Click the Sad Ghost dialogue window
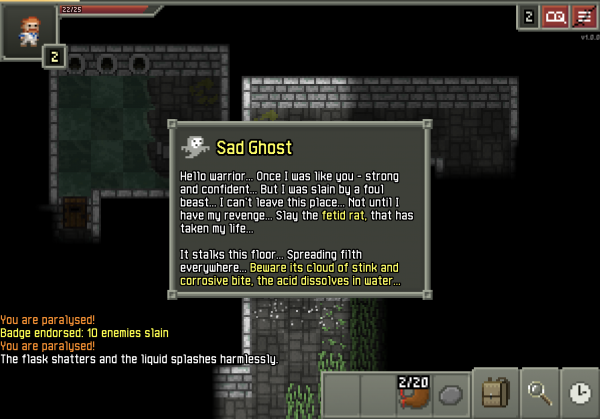 300,209
